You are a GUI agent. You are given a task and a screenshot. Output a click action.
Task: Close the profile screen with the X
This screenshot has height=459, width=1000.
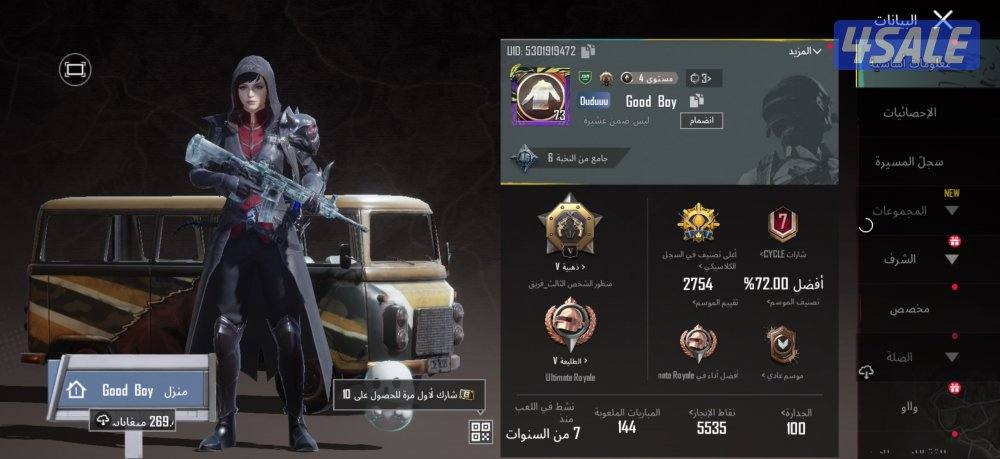pyautogui.click(x=942, y=19)
